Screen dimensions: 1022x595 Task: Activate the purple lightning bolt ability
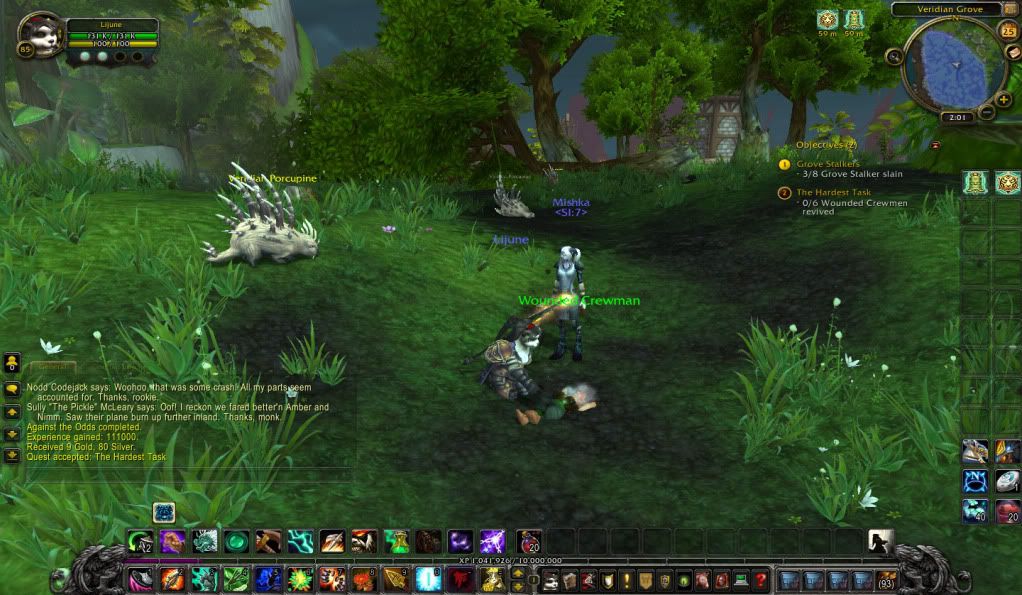tap(492, 542)
